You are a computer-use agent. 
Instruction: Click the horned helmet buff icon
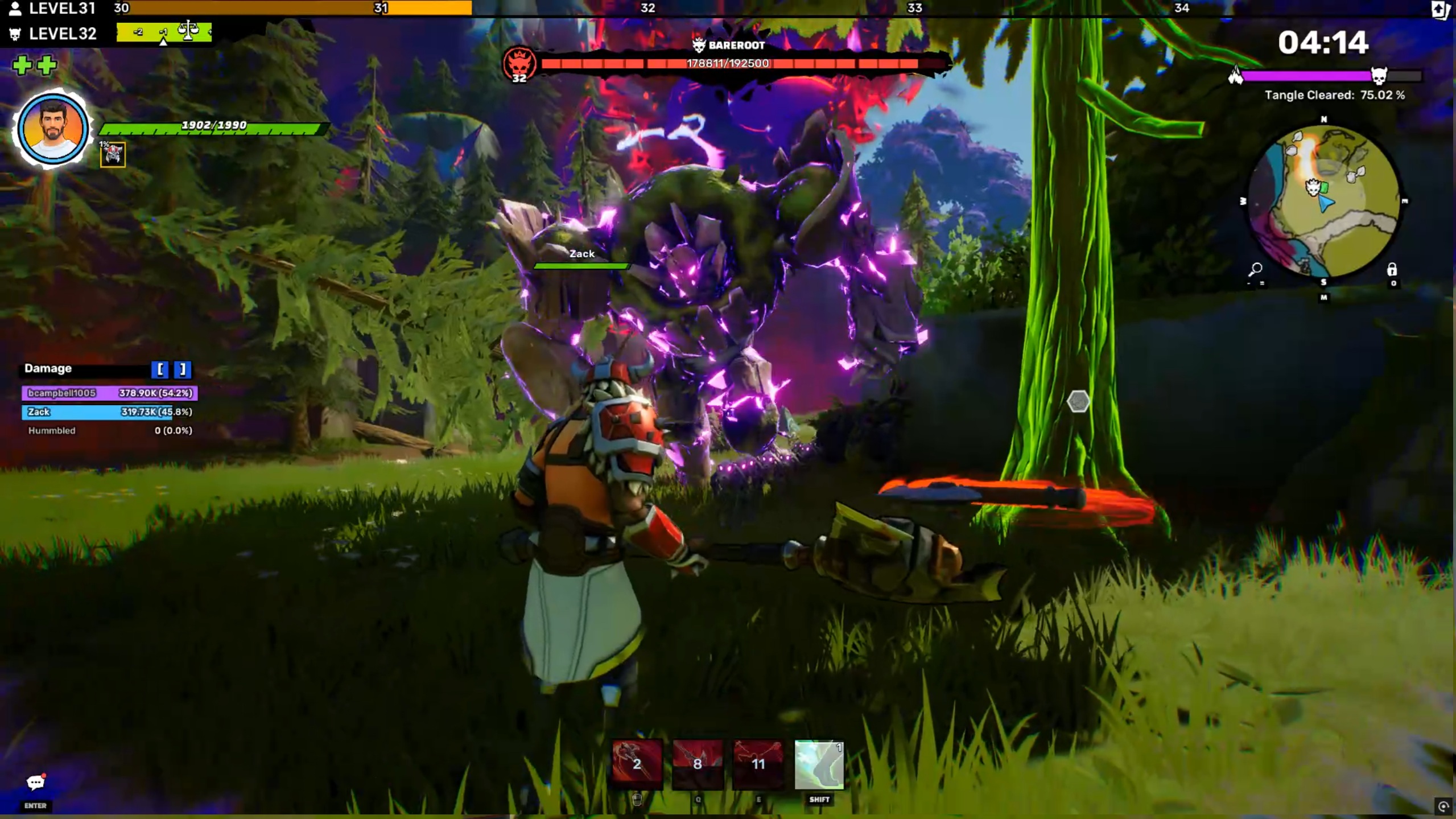coord(113,155)
